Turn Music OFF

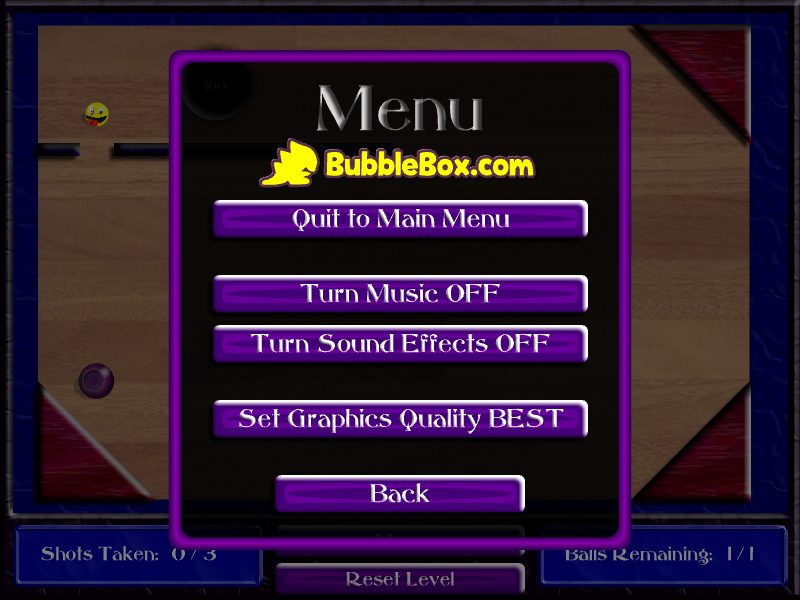(400, 294)
